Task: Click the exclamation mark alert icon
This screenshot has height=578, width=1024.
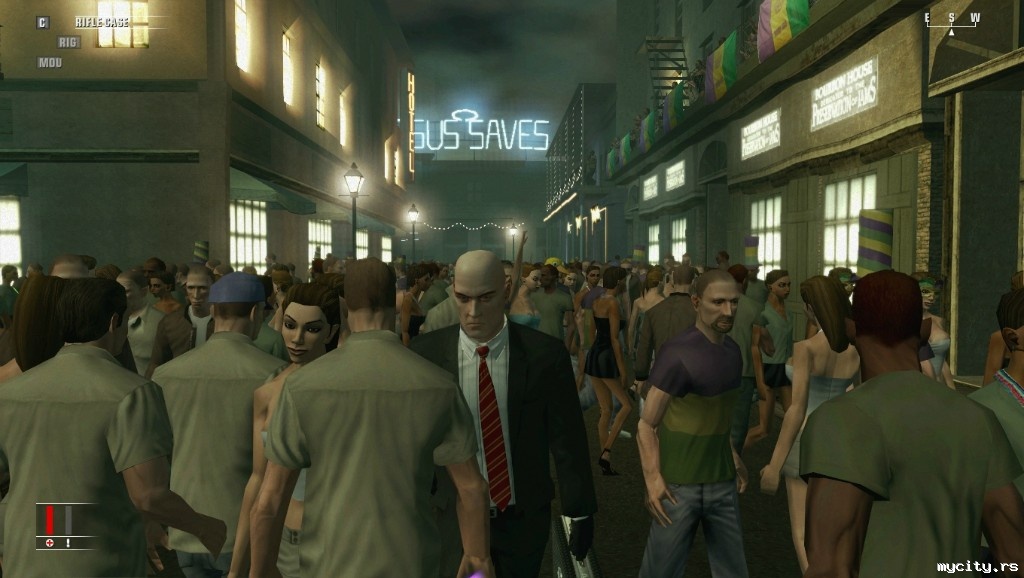Action: click(x=68, y=543)
